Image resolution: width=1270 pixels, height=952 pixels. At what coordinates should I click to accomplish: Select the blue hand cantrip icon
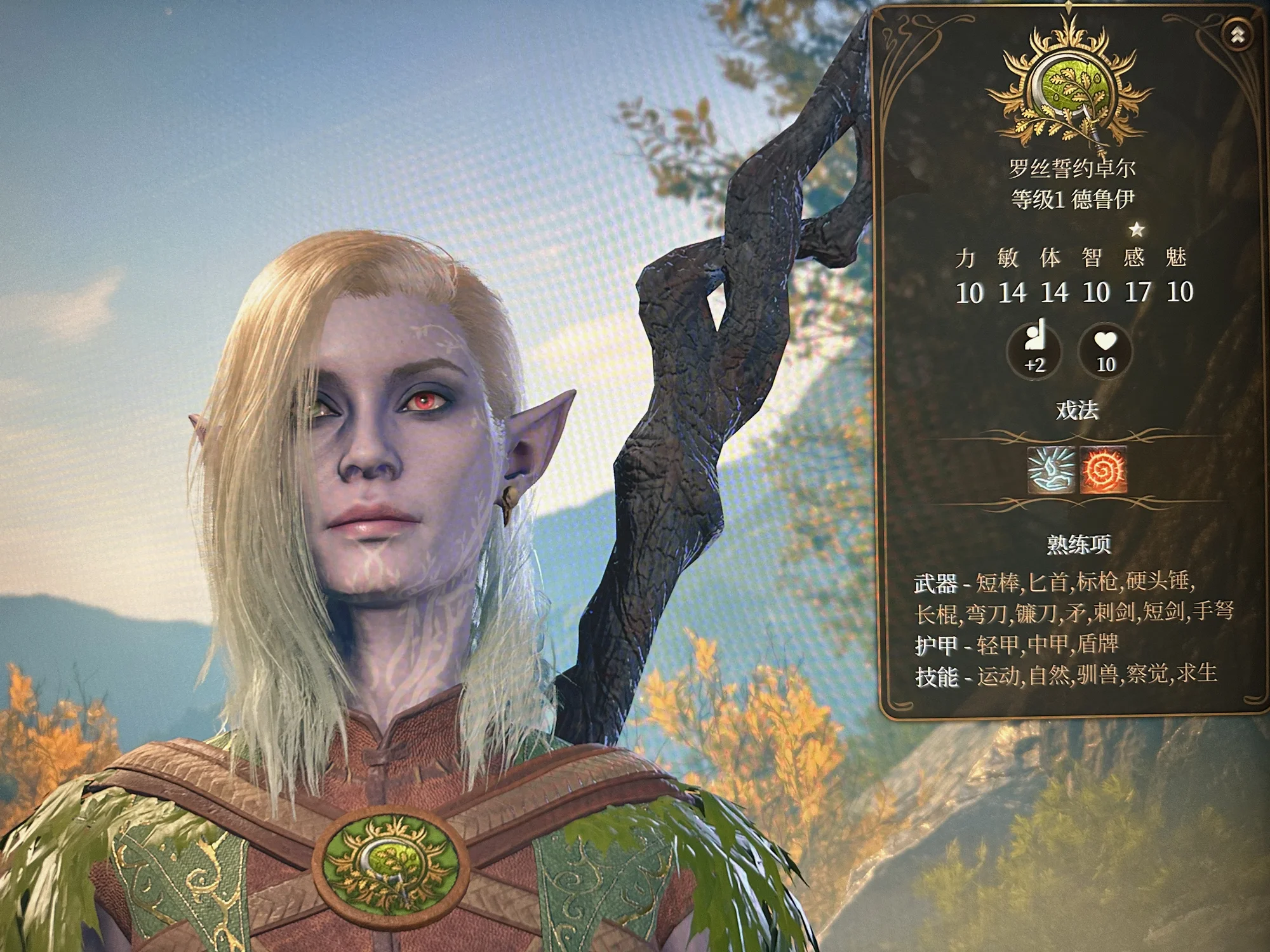point(1052,470)
